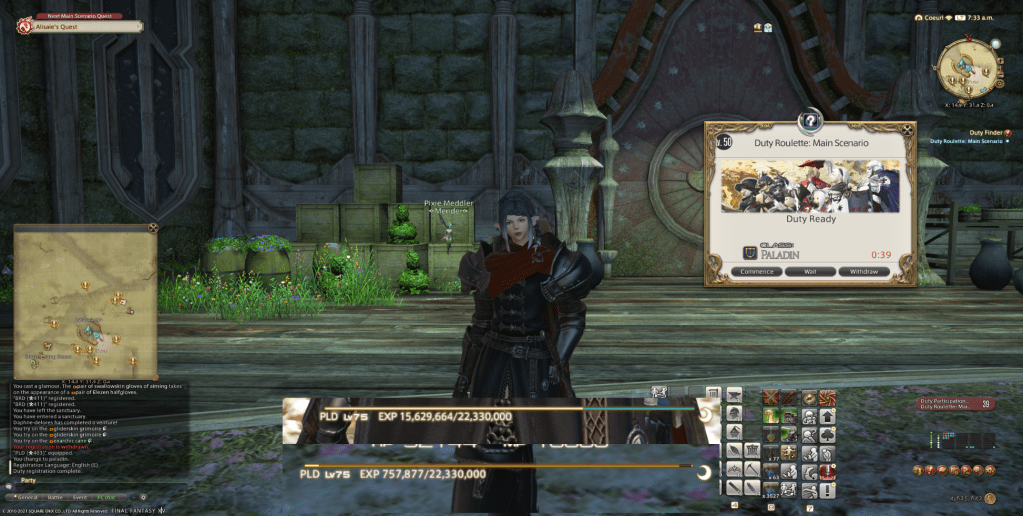
Task: Switch to the General chat tab
Action: tap(27, 496)
